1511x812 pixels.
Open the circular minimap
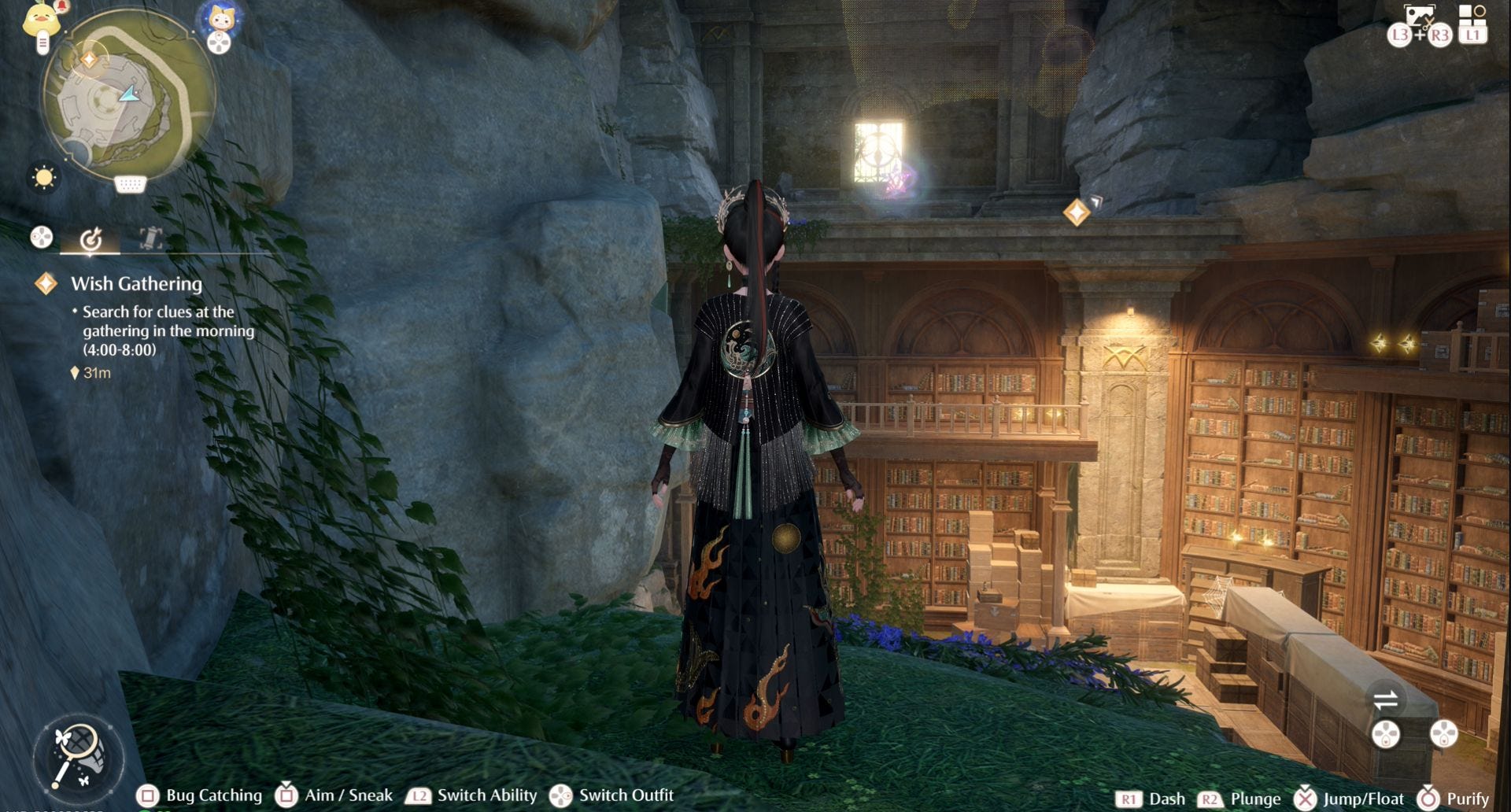pos(127,96)
